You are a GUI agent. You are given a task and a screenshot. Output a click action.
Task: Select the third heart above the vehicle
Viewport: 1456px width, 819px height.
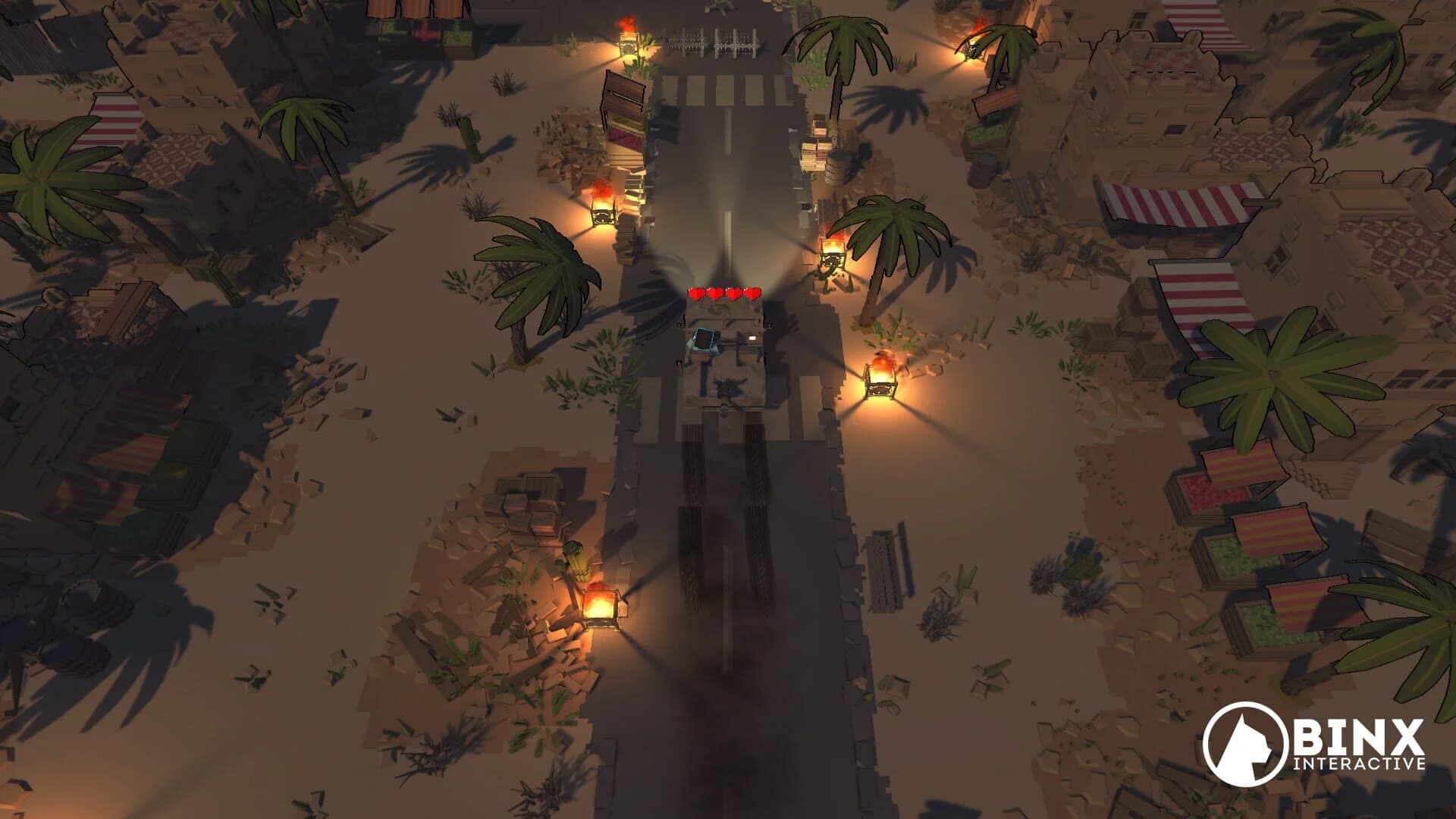click(x=733, y=293)
